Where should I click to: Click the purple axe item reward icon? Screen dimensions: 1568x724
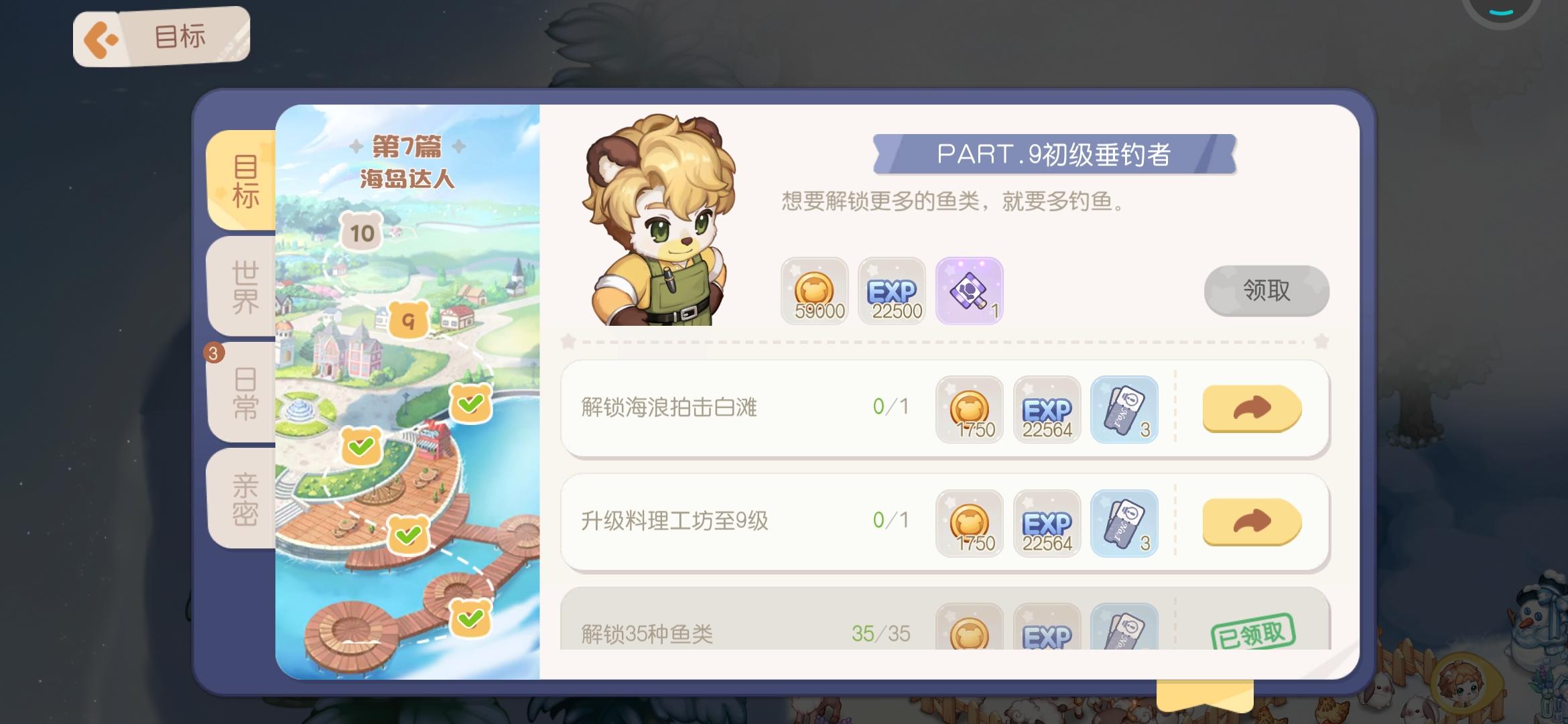970,291
